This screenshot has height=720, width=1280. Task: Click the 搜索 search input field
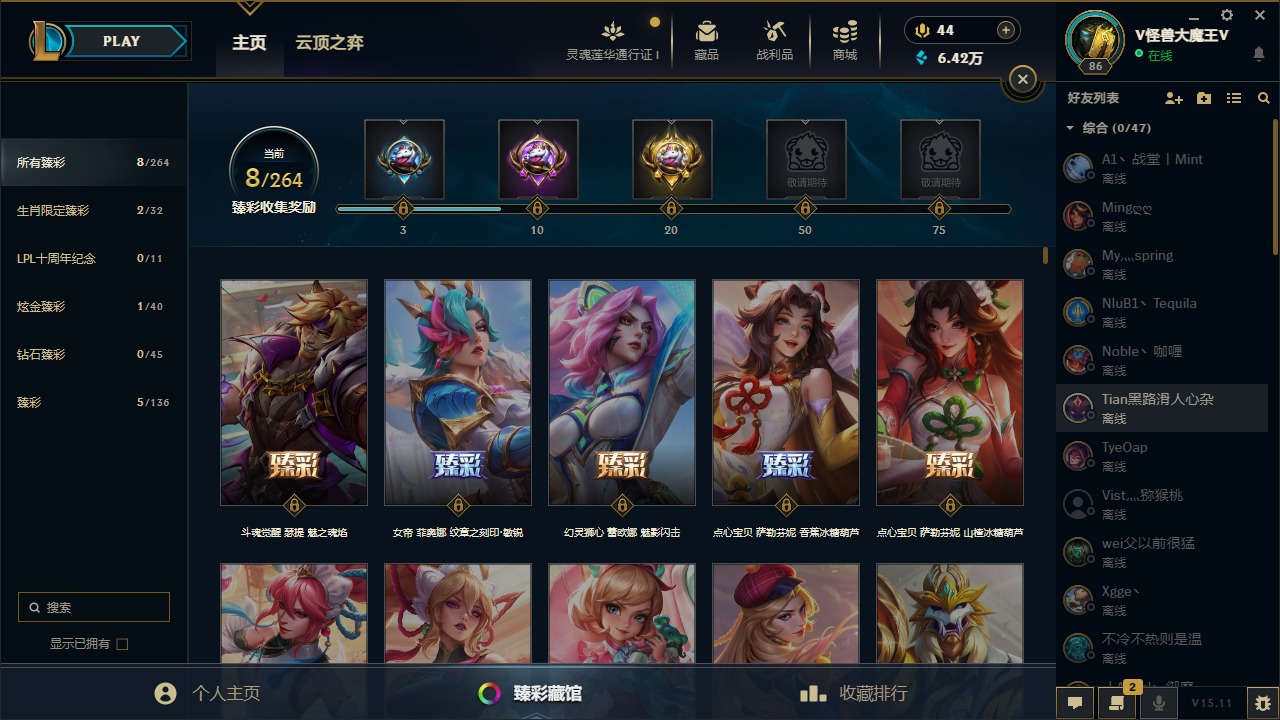(93, 607)
